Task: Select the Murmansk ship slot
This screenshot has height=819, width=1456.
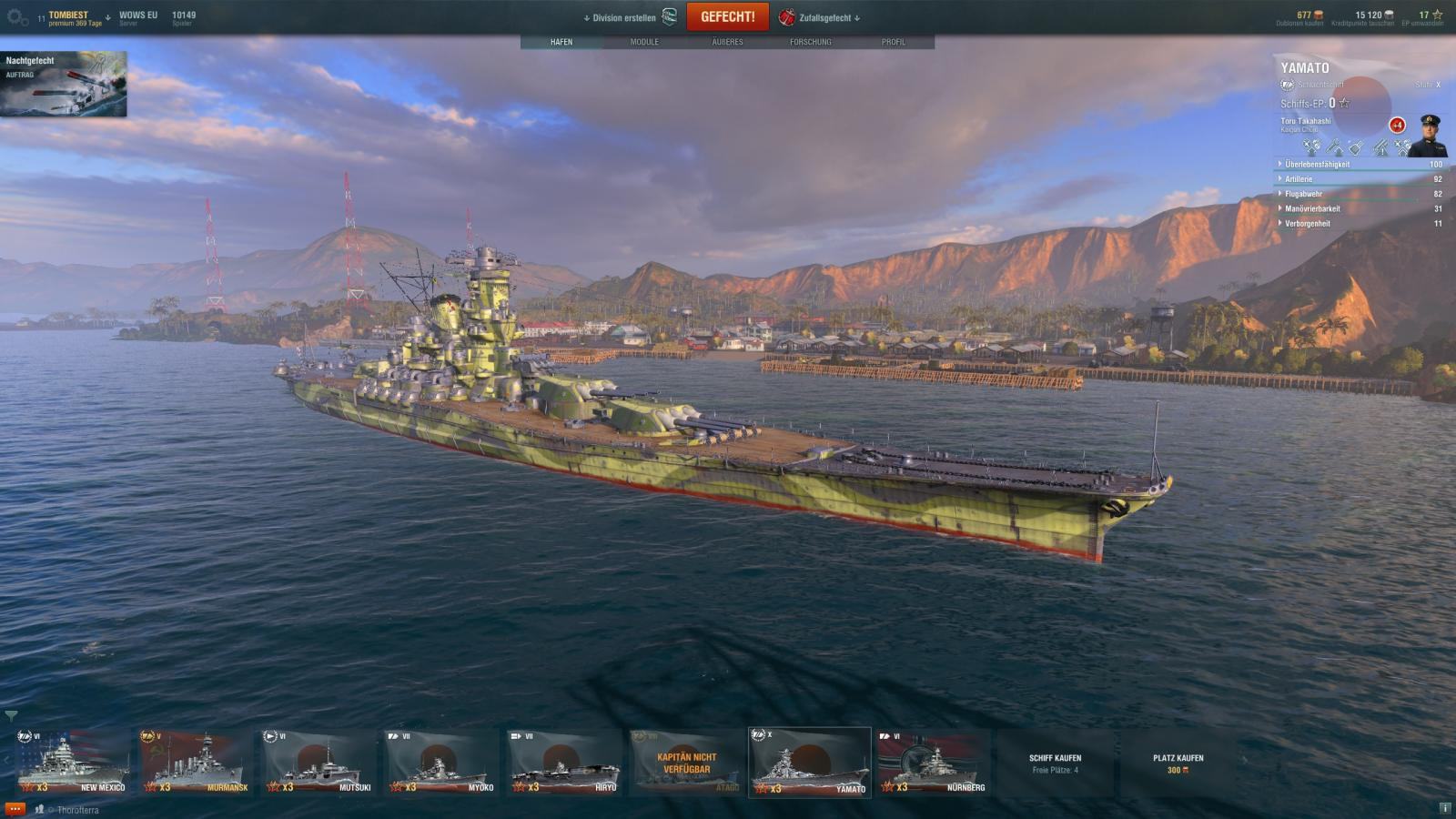Action: 196,763
